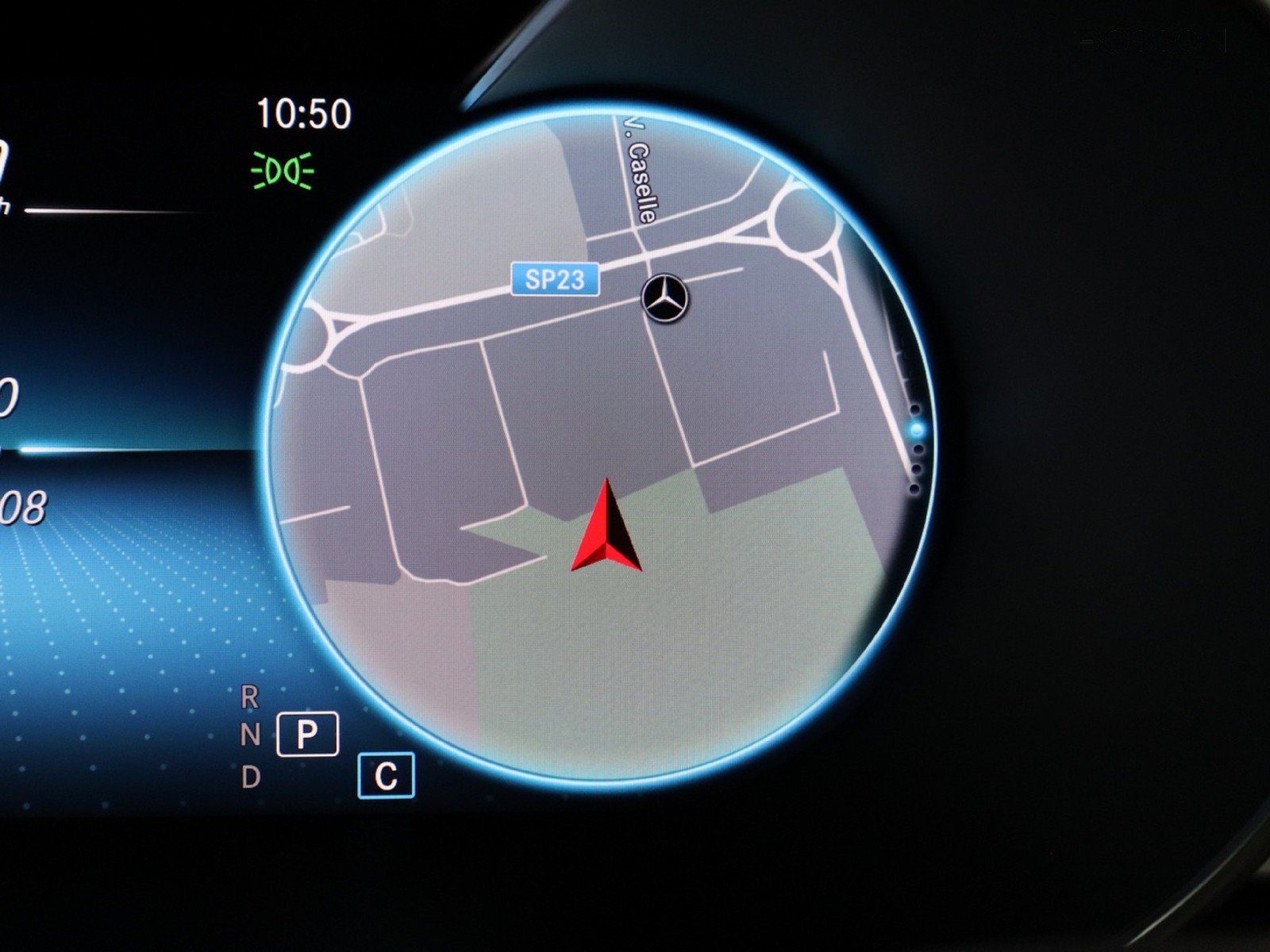Viewport: 1270px width, 952px height.
Task: Select the Mercedes star marker on the map
Action: pos(664,298)
